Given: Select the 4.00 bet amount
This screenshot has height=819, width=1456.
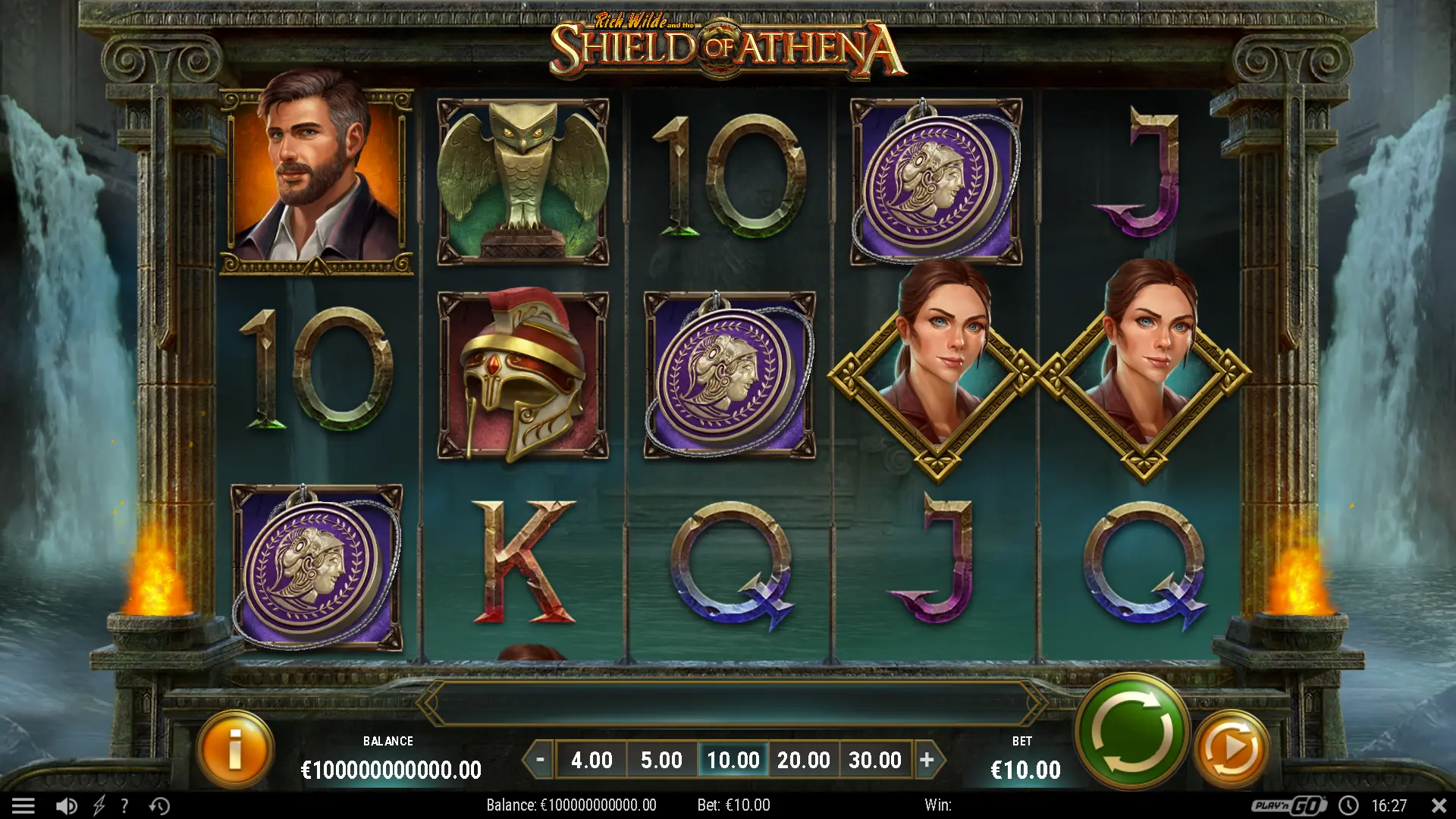Looking at the screenshot, I should (x=591, y=759).
